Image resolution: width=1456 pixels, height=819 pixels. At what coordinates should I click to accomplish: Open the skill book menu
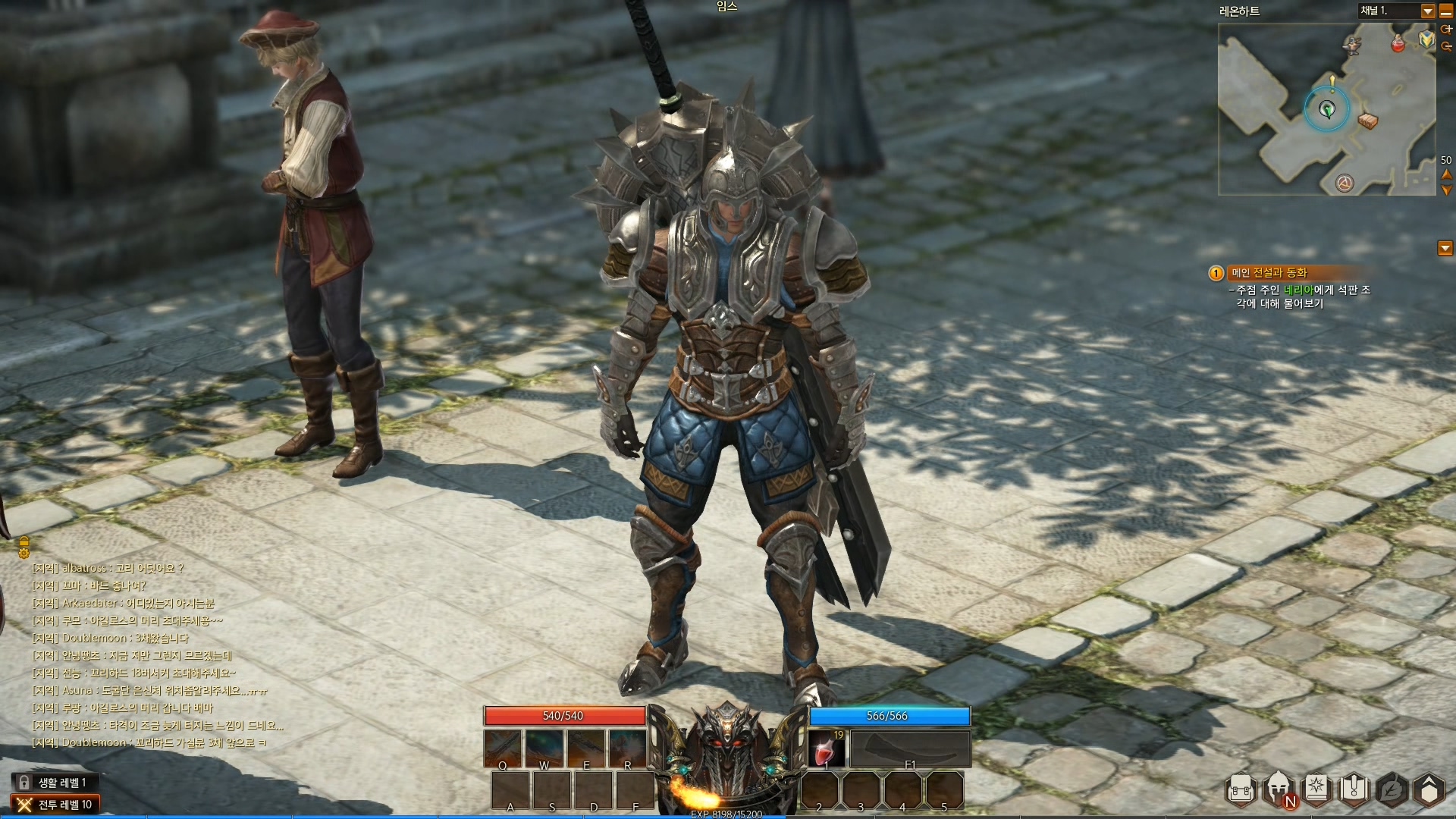pos(1316,789)
